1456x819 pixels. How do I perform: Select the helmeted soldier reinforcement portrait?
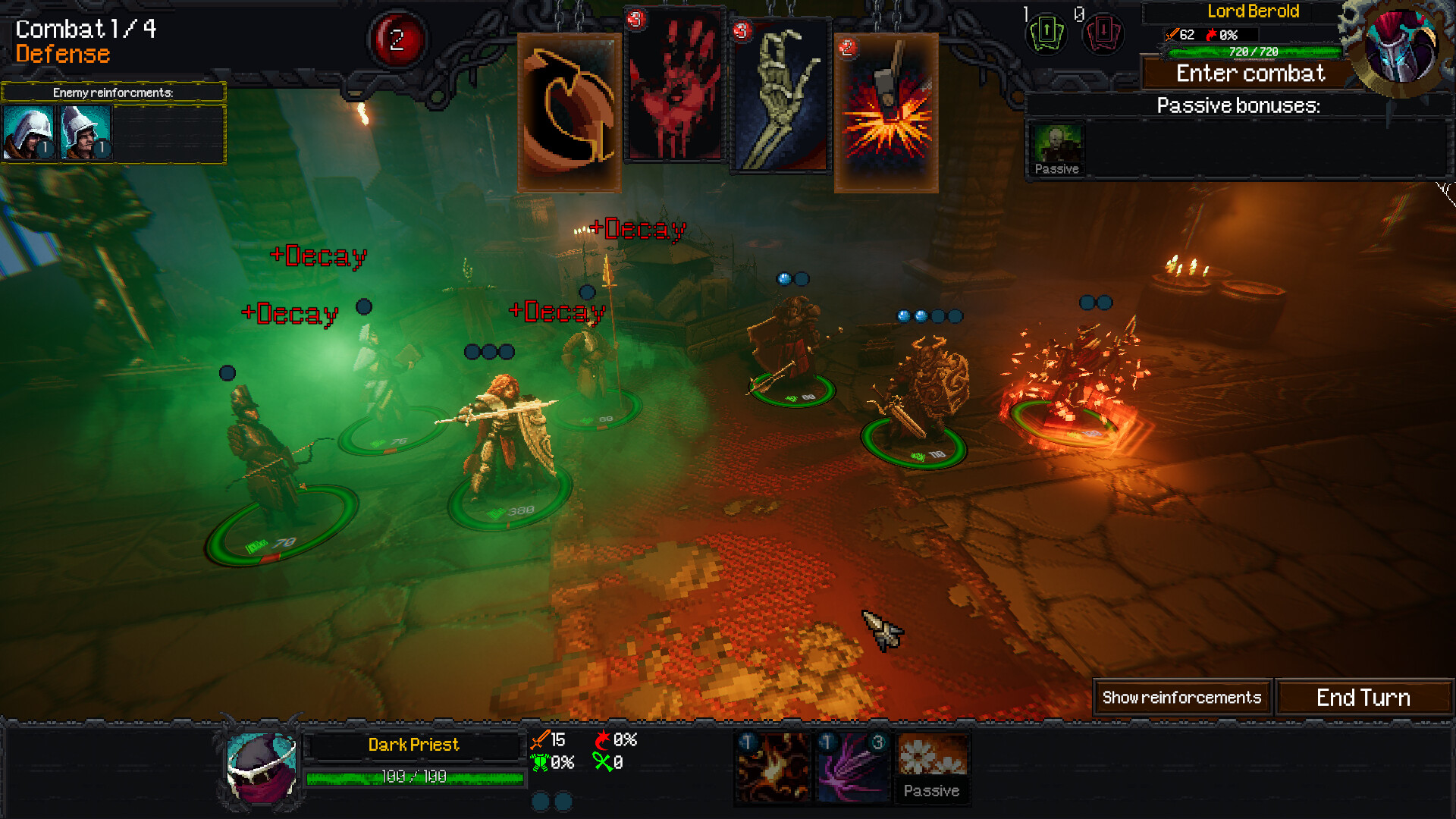pos(85,130)
